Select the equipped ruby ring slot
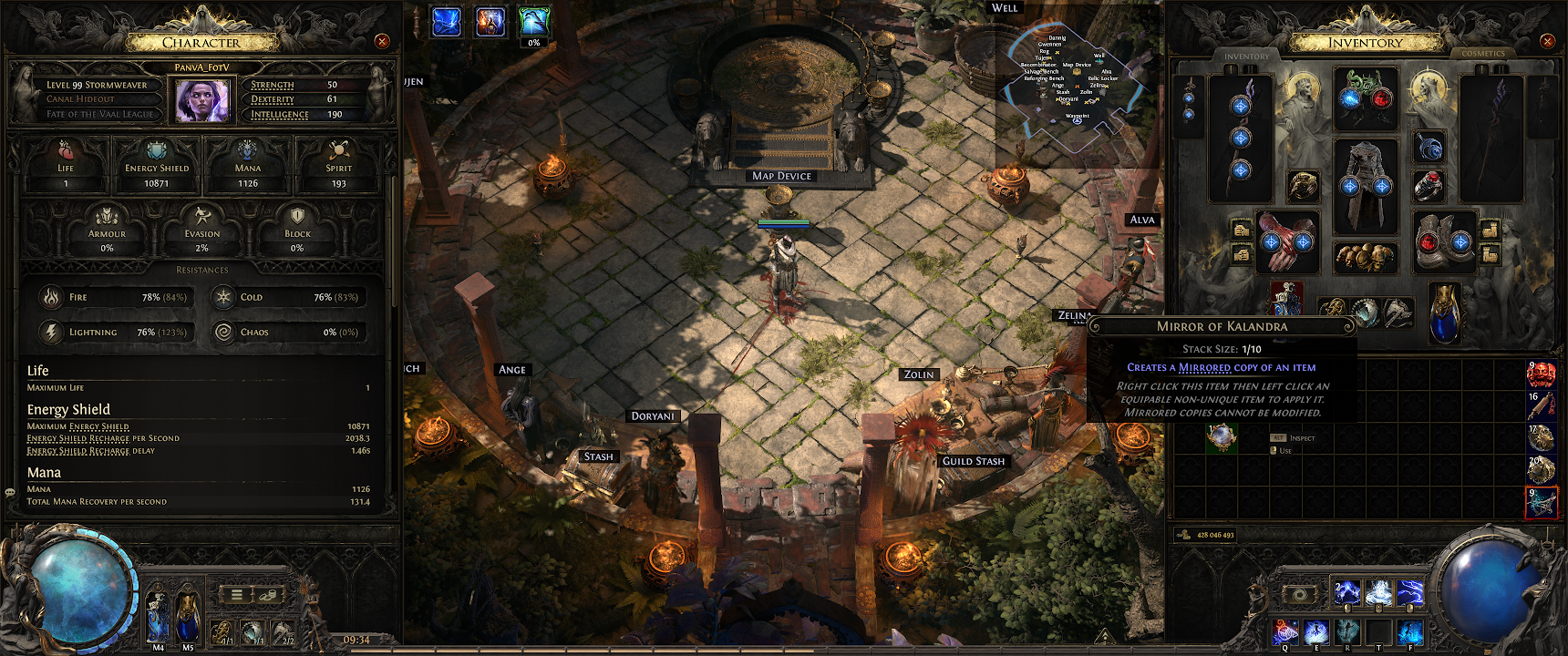This screenshot has height=656, width=1568. (1429, 186)
